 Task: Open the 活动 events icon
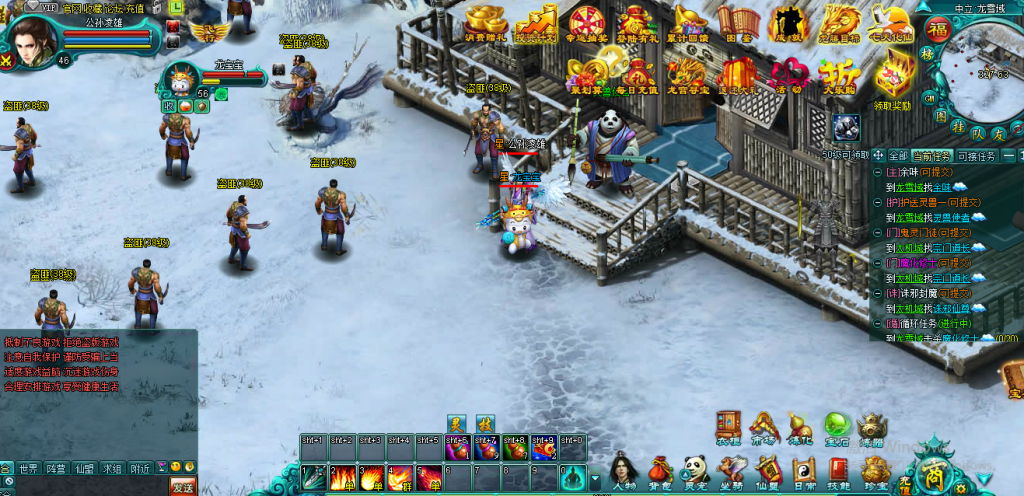click(790, 74)
